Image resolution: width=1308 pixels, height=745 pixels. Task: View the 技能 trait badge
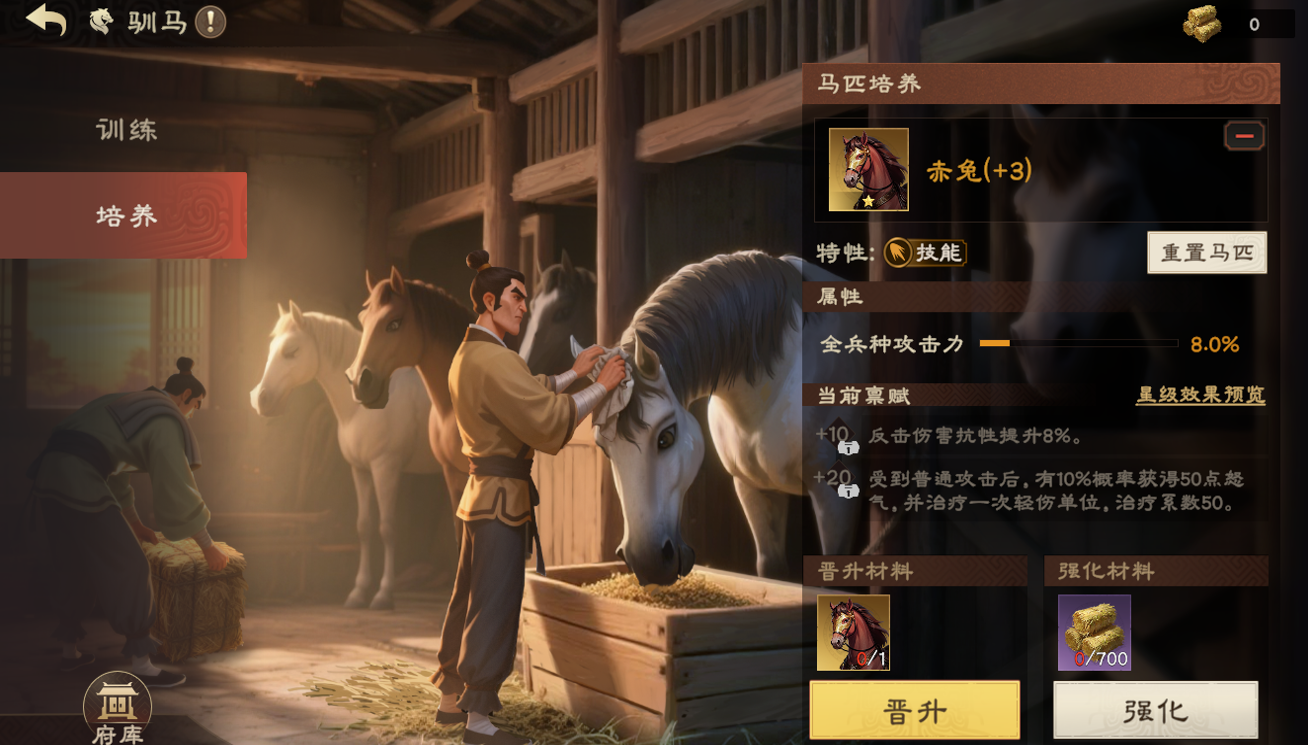[925, 252]
